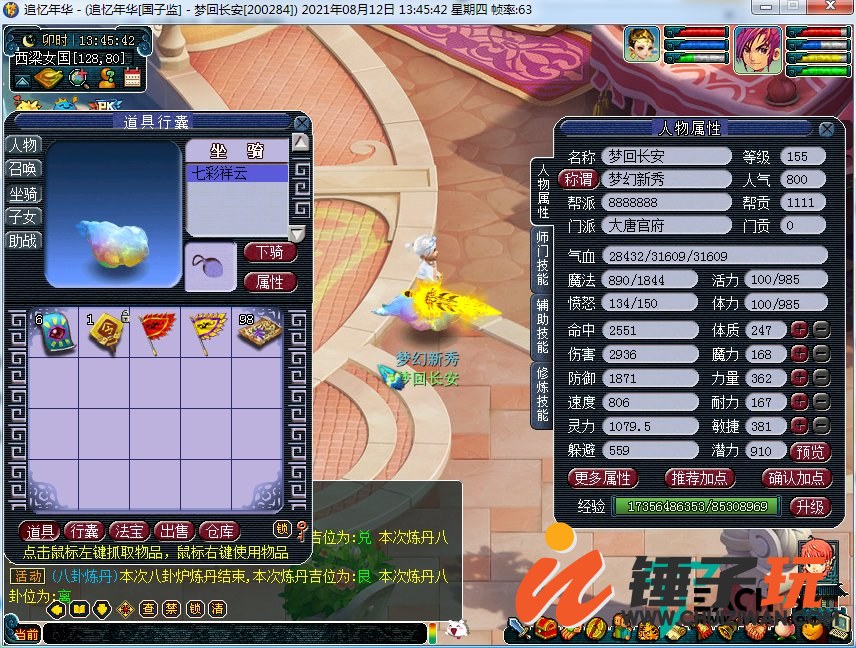The width and height of the screenshot is (856, 648).
Task: Switch to the 法宝 inventory tab
Action: click(129, 530)
